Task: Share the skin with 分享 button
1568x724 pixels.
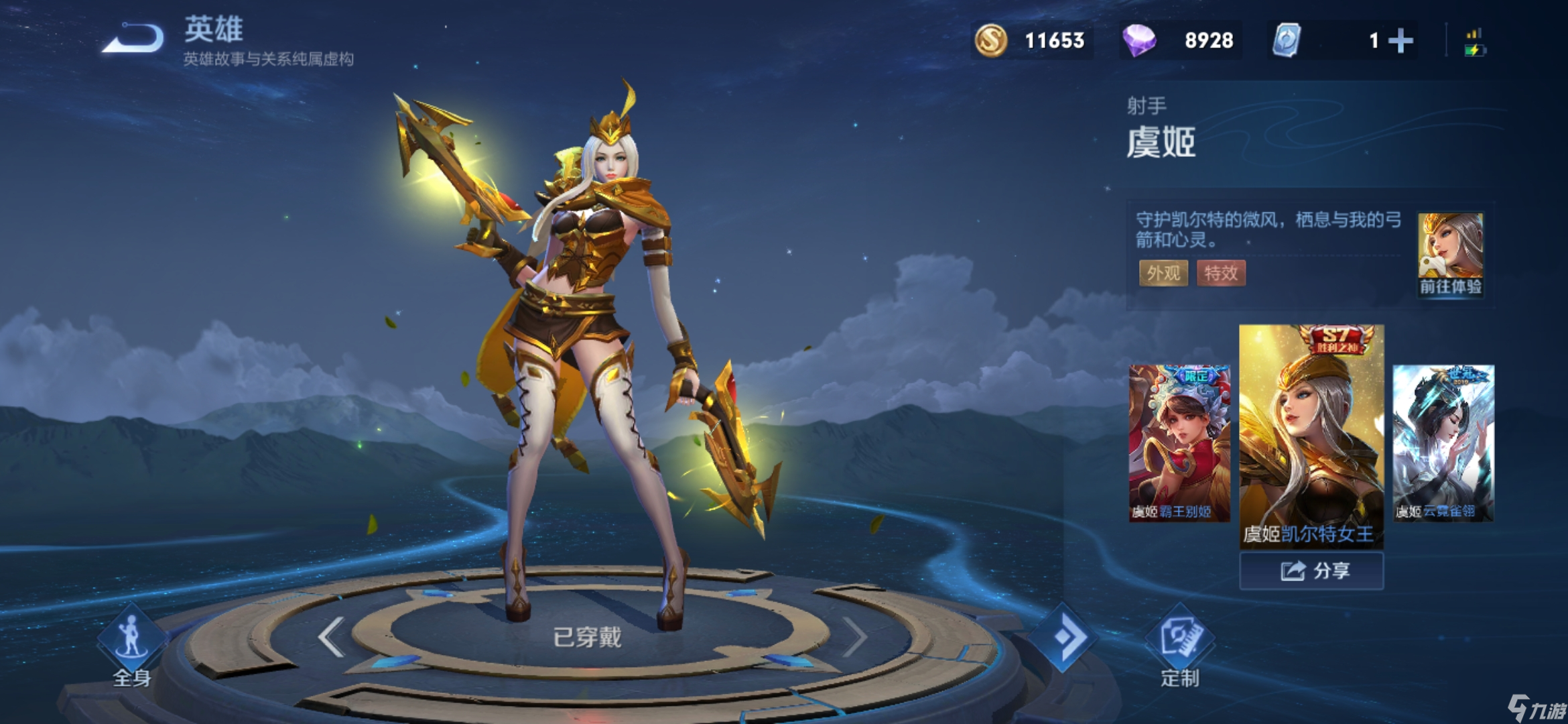Action: click(x=1311, y=571)
